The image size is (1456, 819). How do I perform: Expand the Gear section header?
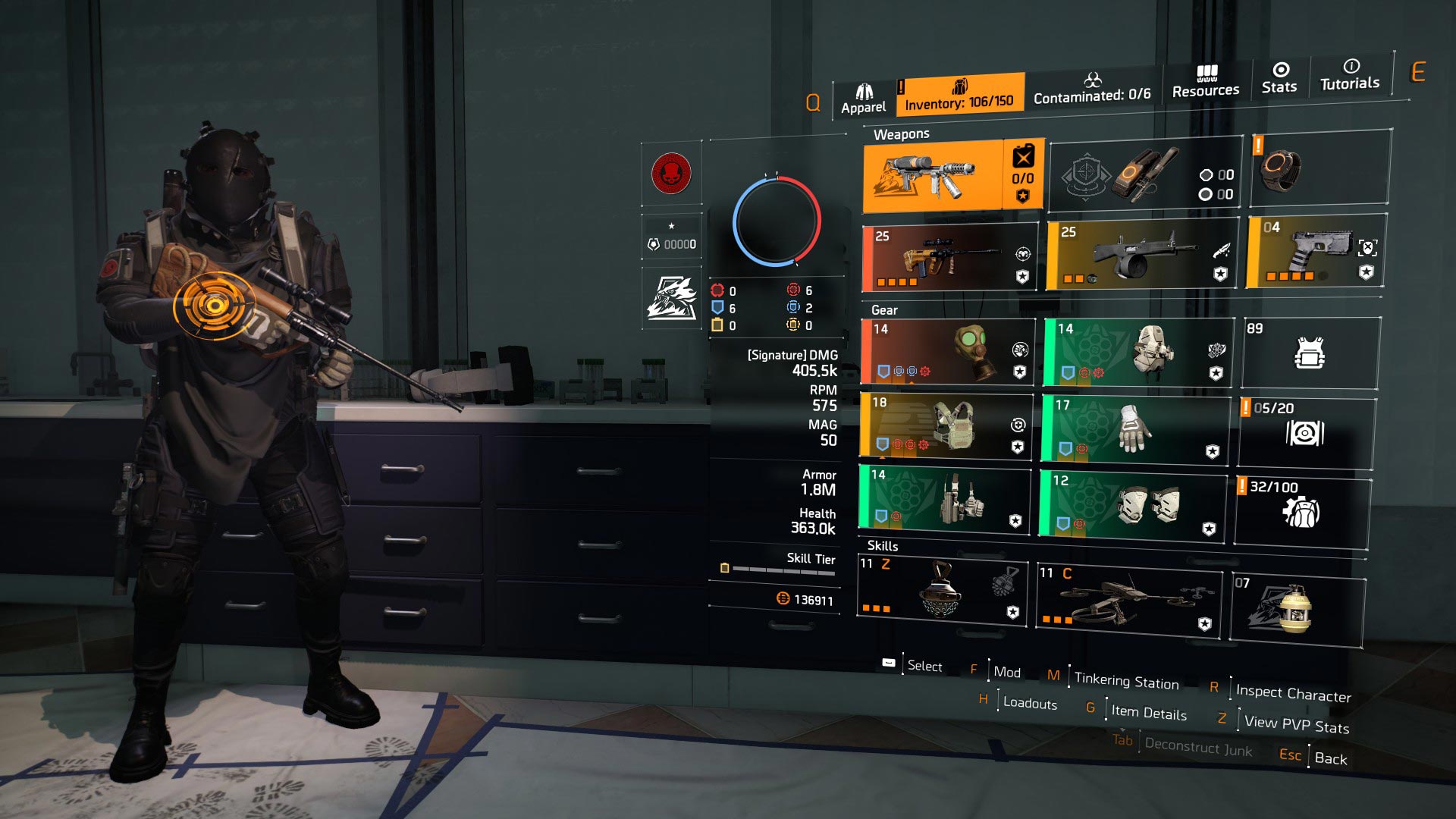[886, 310]
